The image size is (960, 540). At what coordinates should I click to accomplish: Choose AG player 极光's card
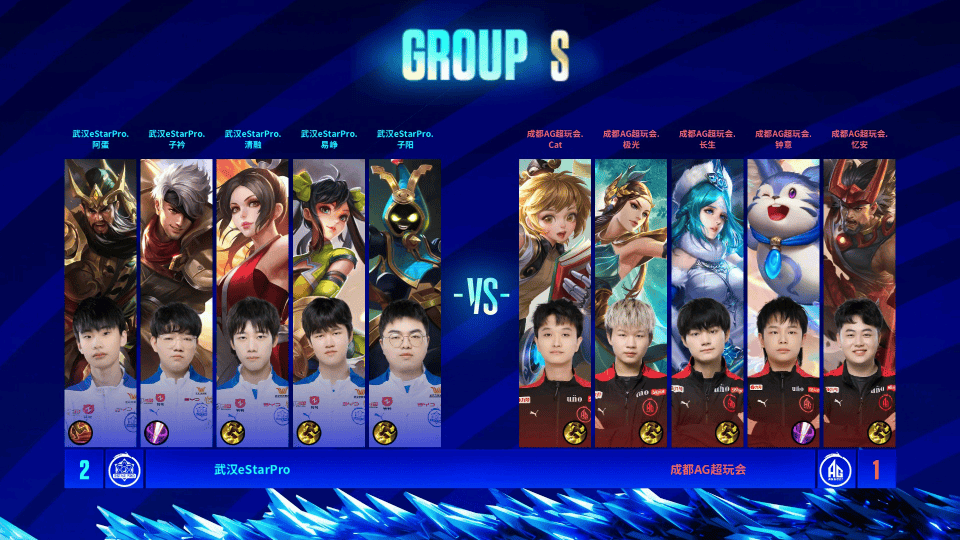(x=632, y=302)
